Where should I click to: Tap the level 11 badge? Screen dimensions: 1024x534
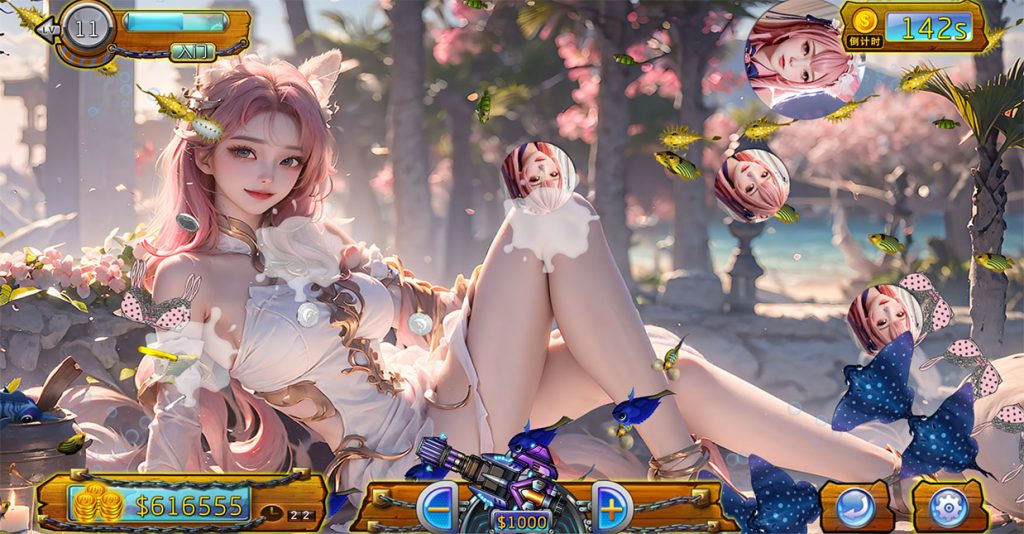coord(87,28)
